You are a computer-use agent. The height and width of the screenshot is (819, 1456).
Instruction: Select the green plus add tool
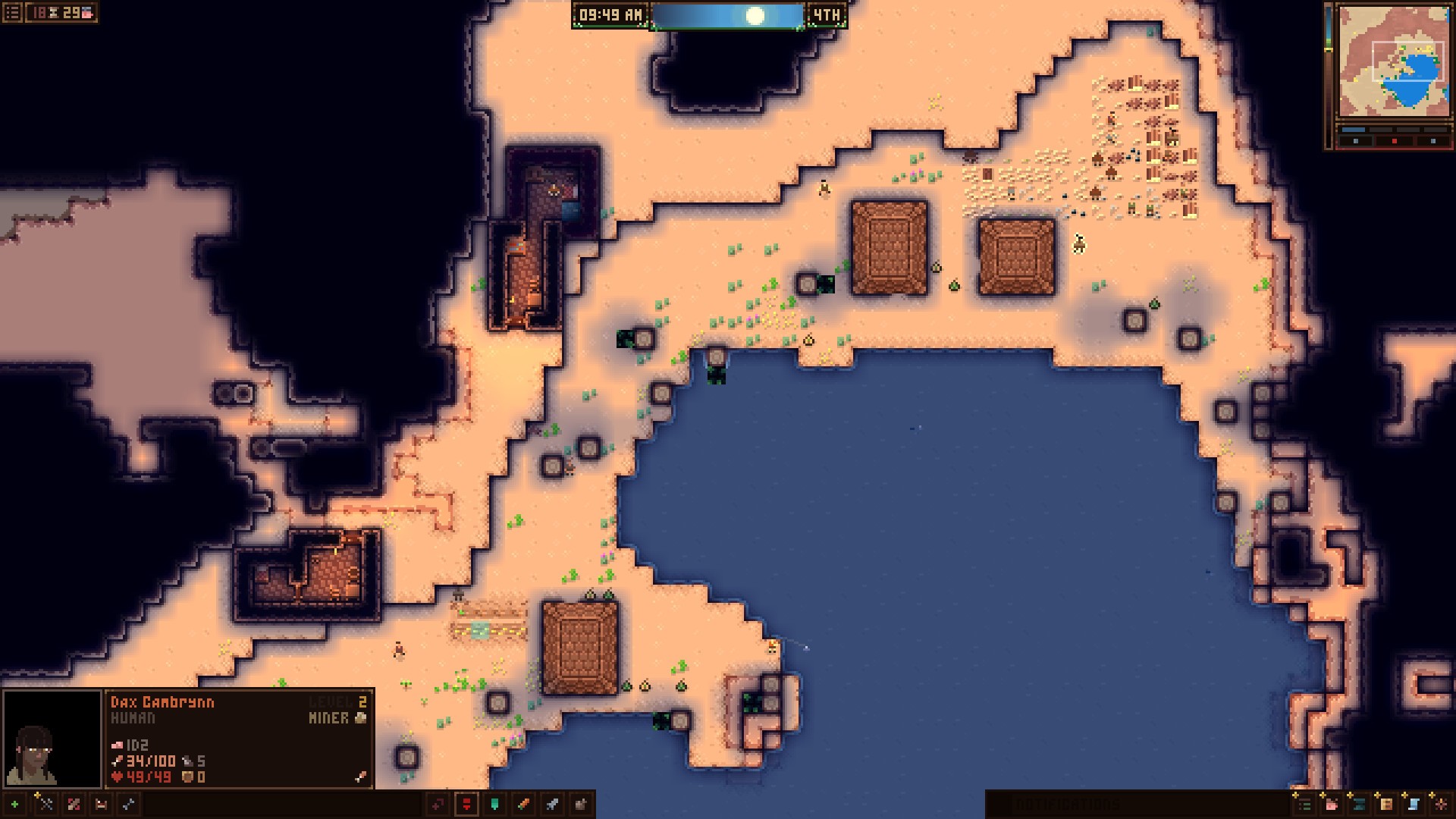tap(14, 805)
